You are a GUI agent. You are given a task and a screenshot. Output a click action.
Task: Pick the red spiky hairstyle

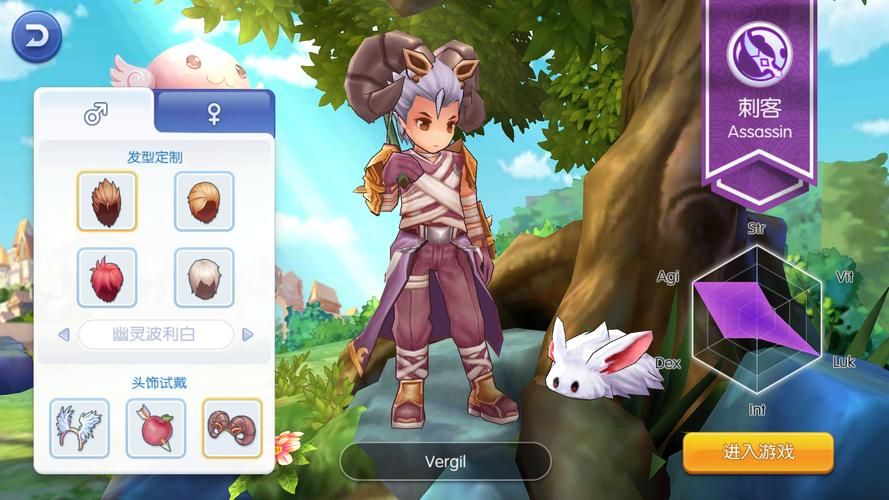coord(107,277)
